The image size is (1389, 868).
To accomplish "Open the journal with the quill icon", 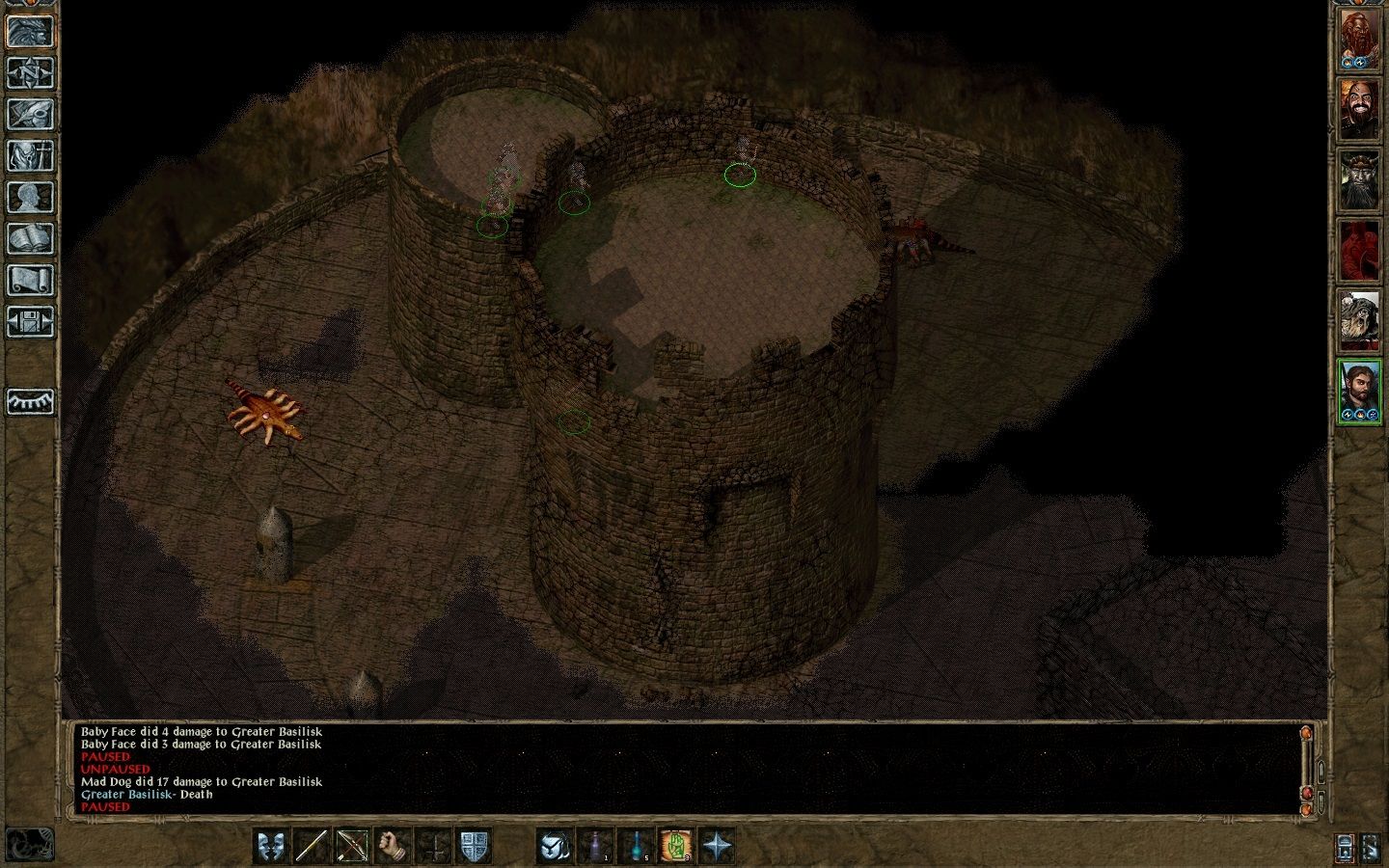I will (x=30, y=114).
